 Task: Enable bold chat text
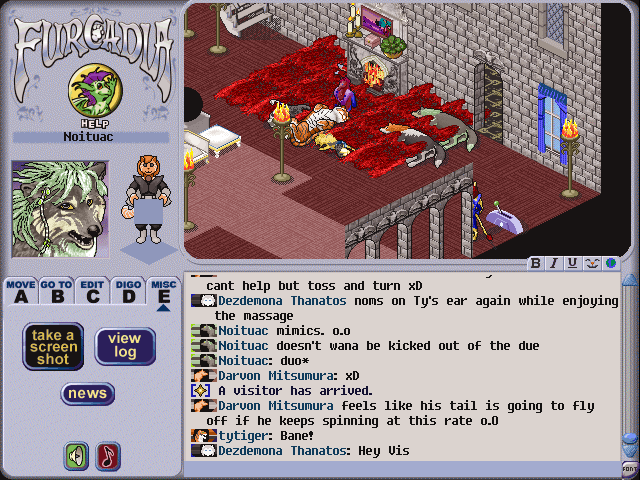tap(536, 263)
